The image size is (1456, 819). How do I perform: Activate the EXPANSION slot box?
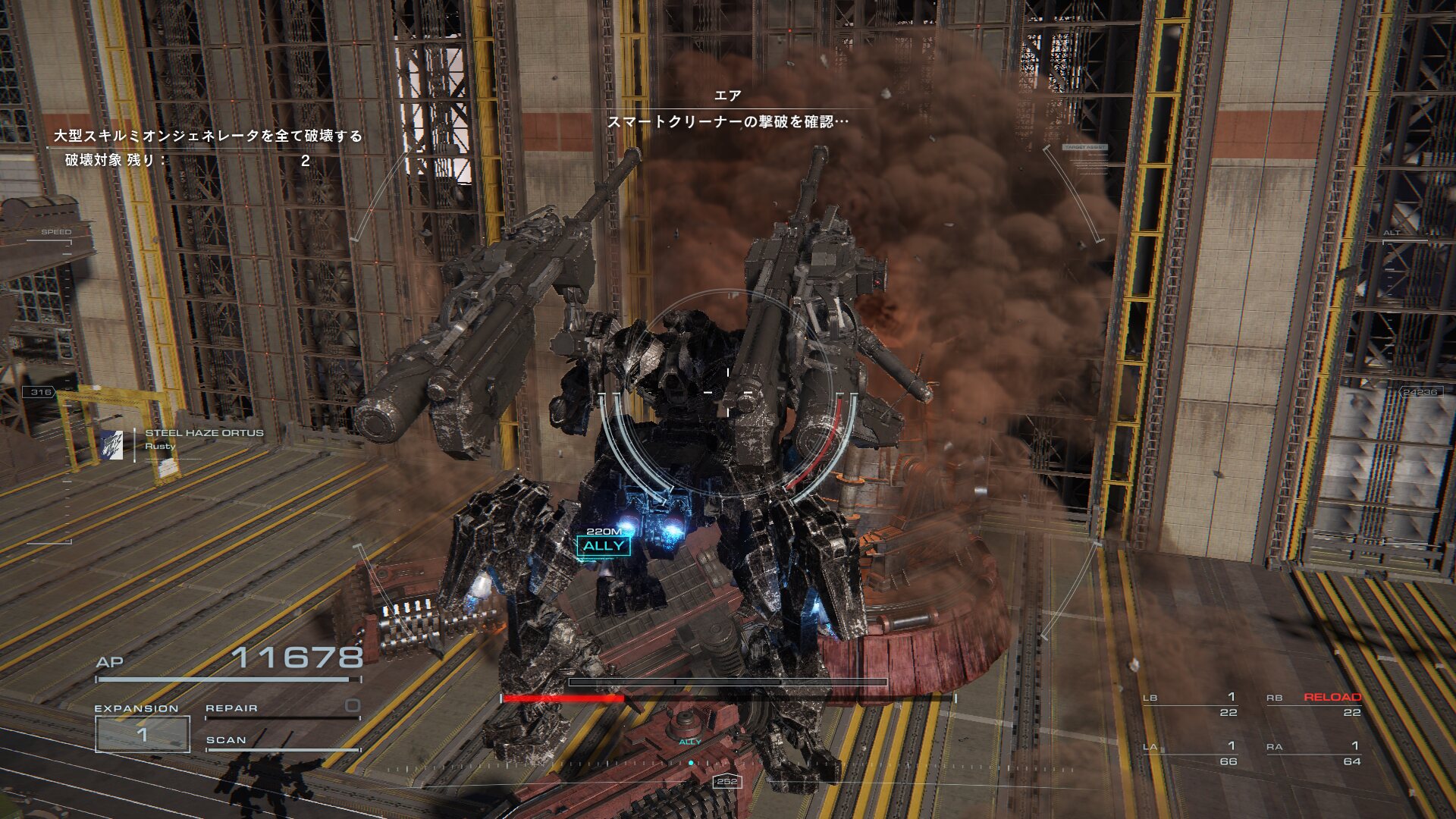(x=142, y=734)
